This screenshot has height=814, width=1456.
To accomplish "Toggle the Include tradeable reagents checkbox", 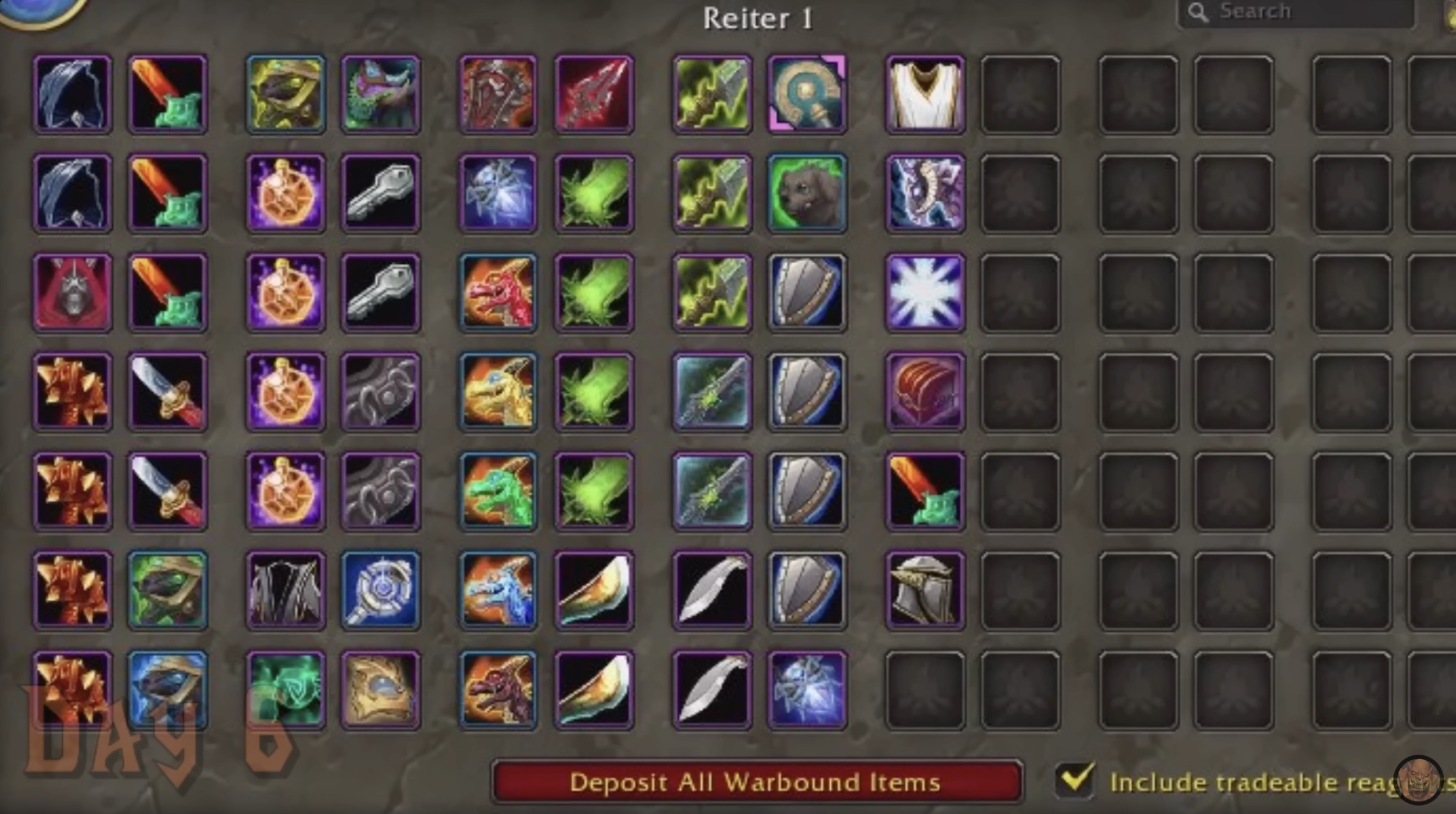I will pos(1075,779).
